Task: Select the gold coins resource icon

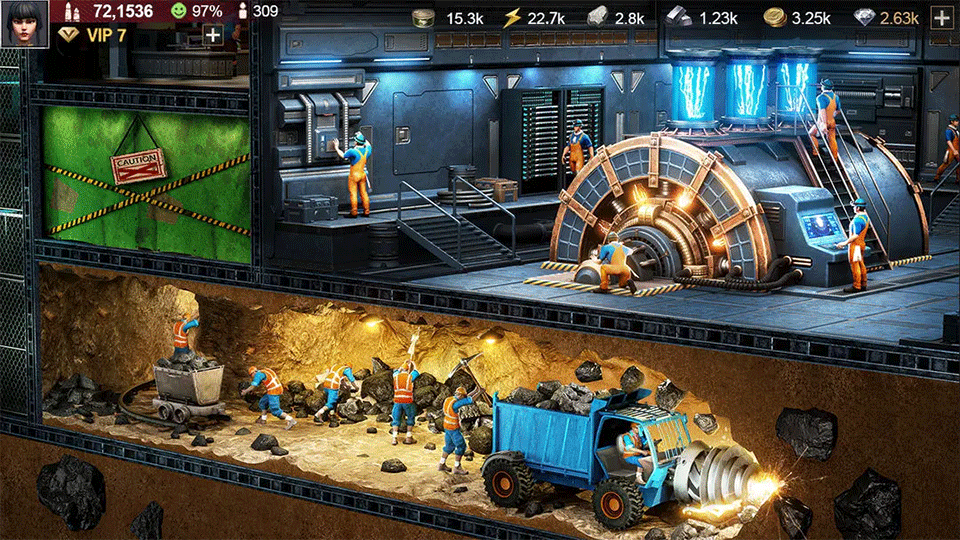Action: click(x=774, y=17)
